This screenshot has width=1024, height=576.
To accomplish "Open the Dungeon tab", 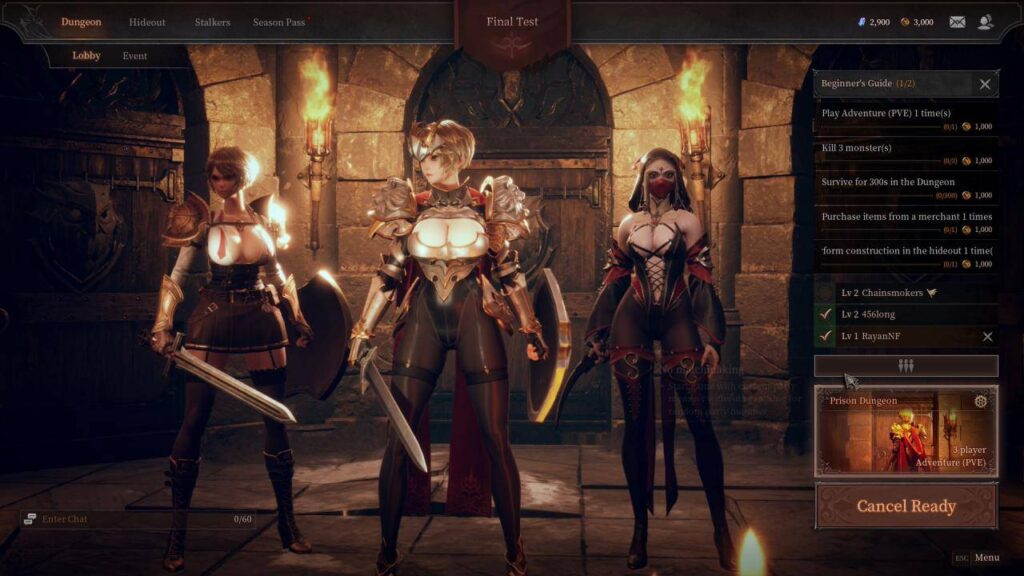I will [81, 22].
